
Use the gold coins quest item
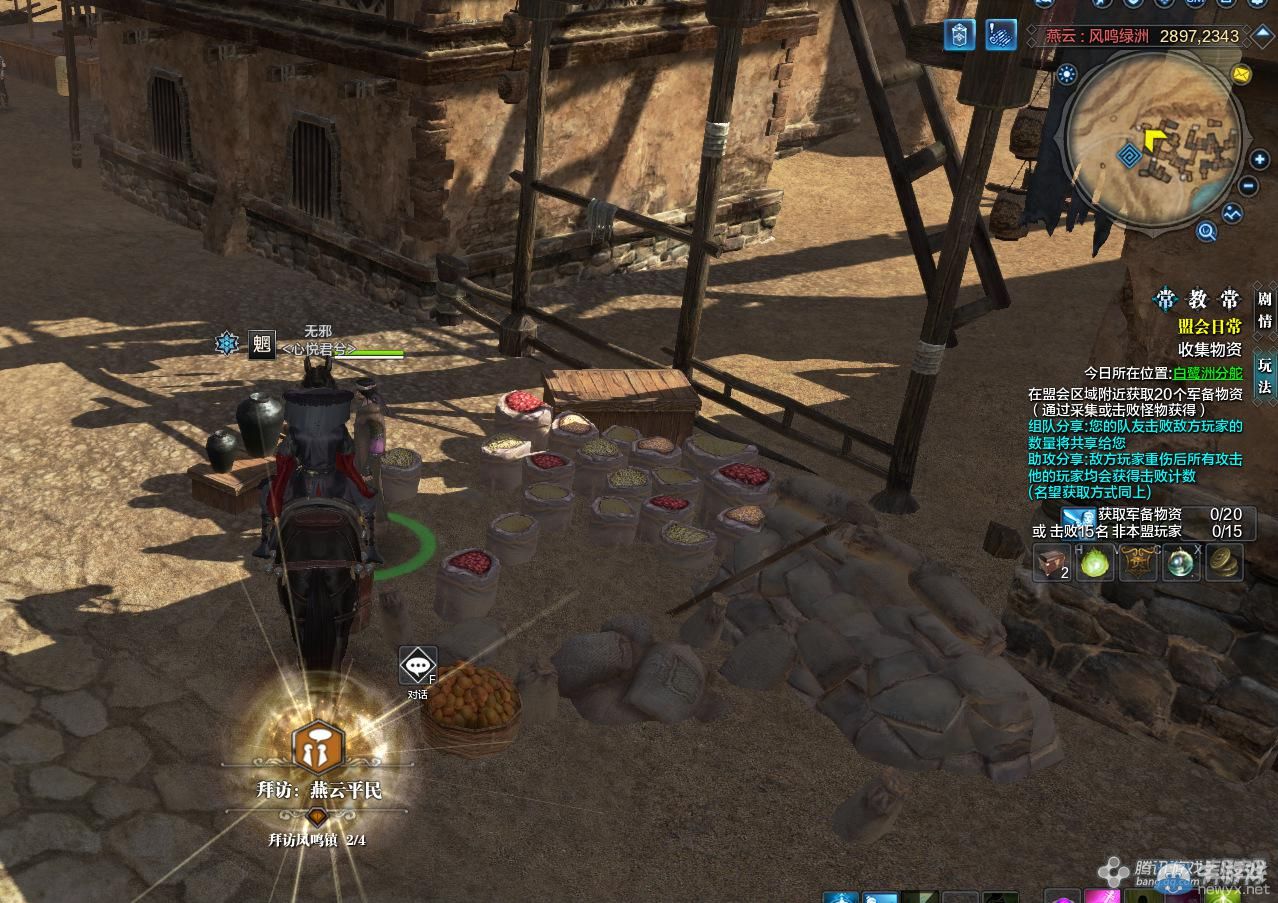pyautogui.click(x=1224, y=562)
